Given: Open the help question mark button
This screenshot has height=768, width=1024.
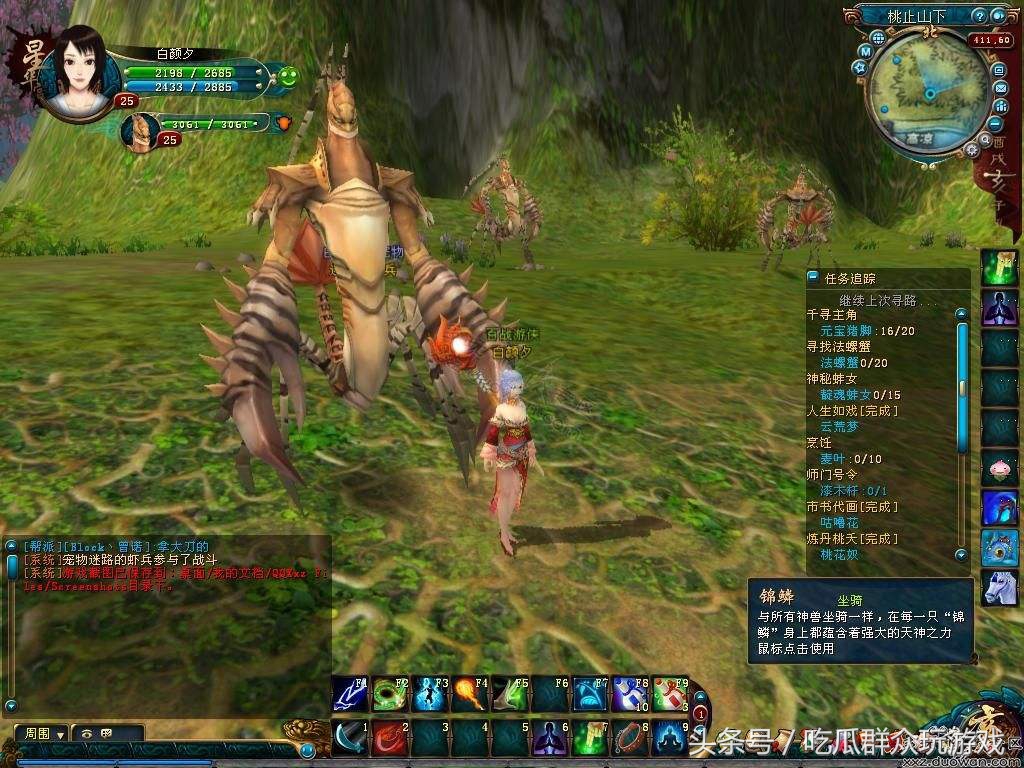Looking at the screenshot, I should coord(981,16).
